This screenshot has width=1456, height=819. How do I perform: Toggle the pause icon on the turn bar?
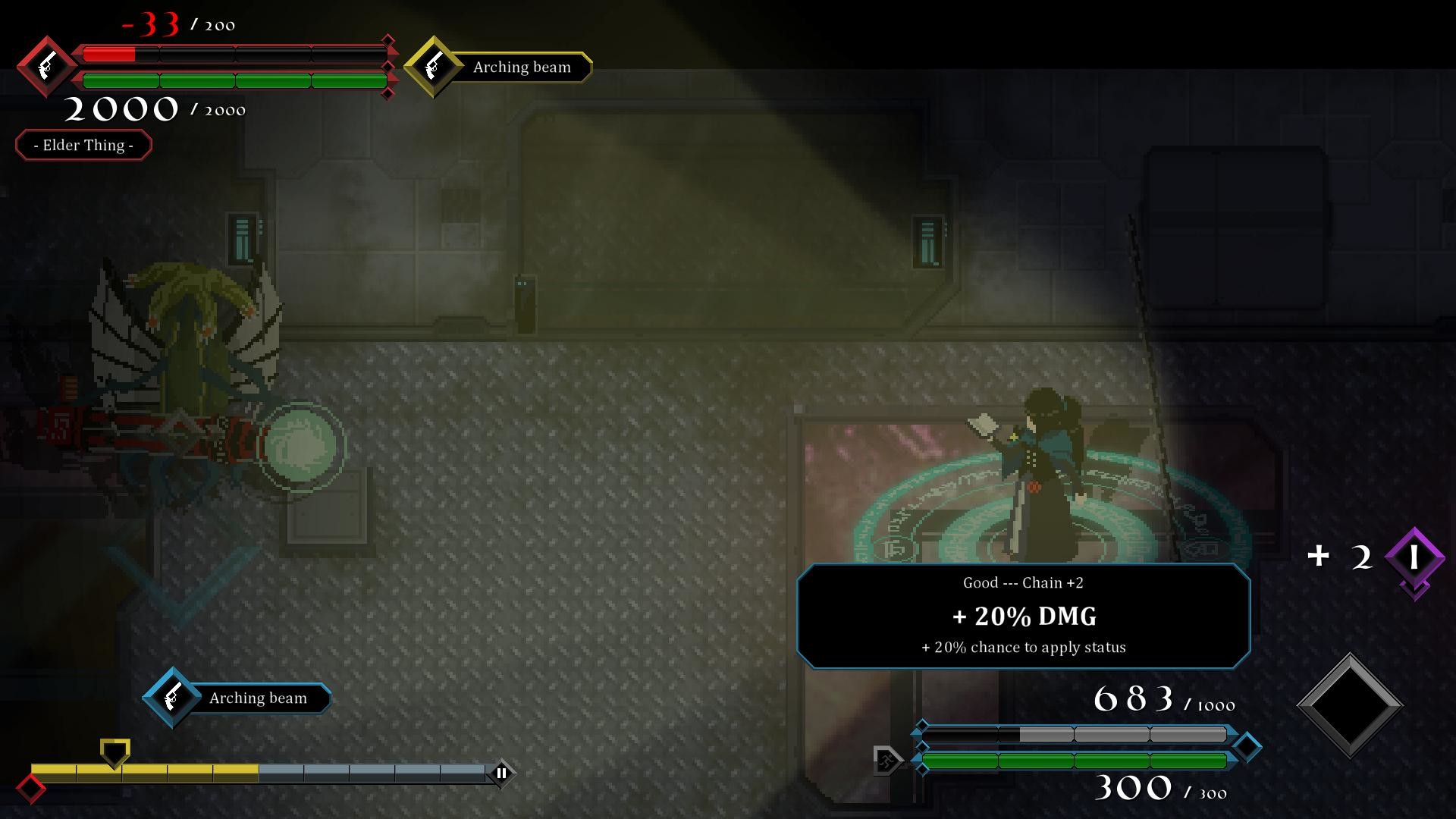click(x=501, y=773)
